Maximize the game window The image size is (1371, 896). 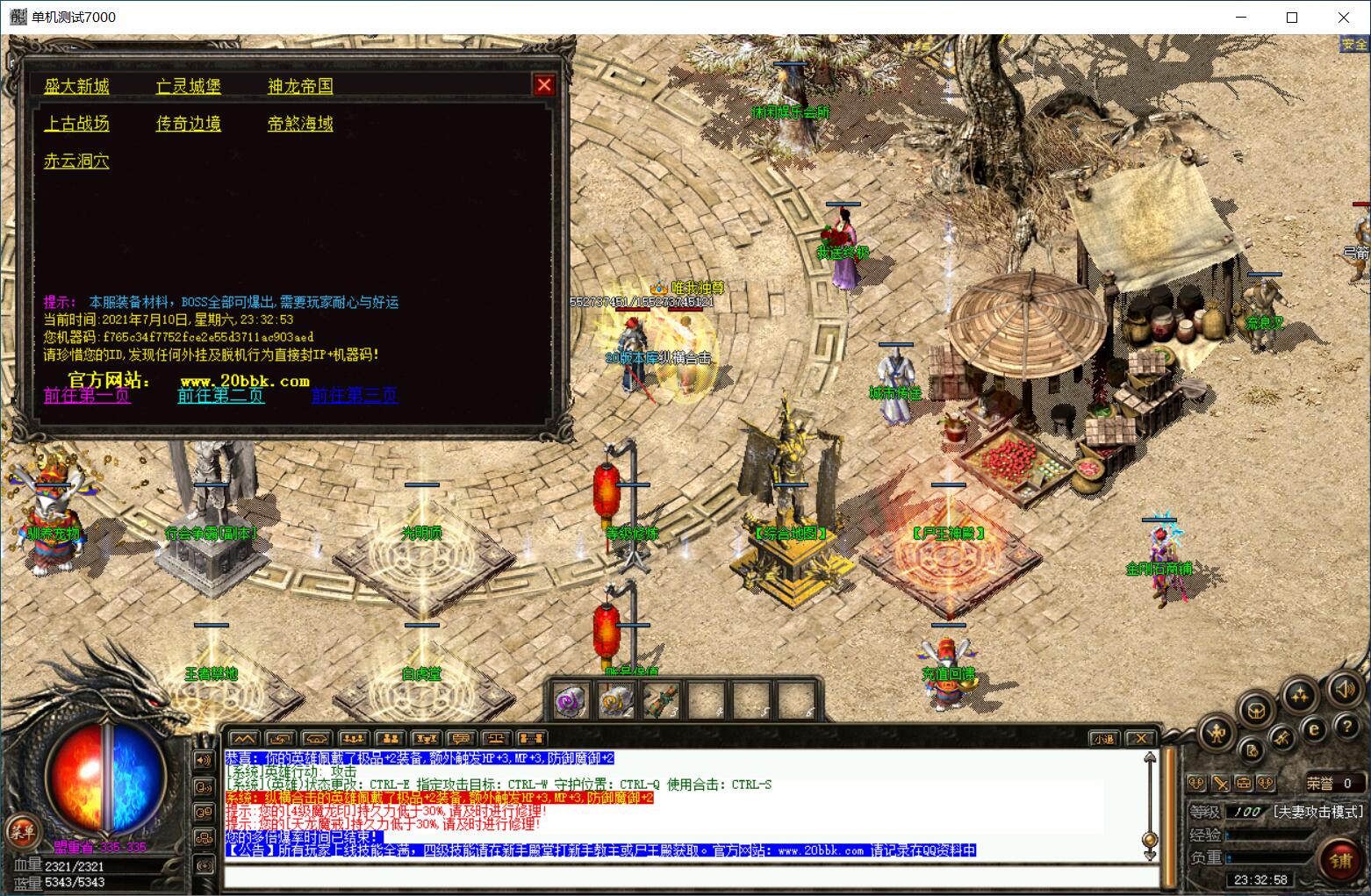[1292, 18]
